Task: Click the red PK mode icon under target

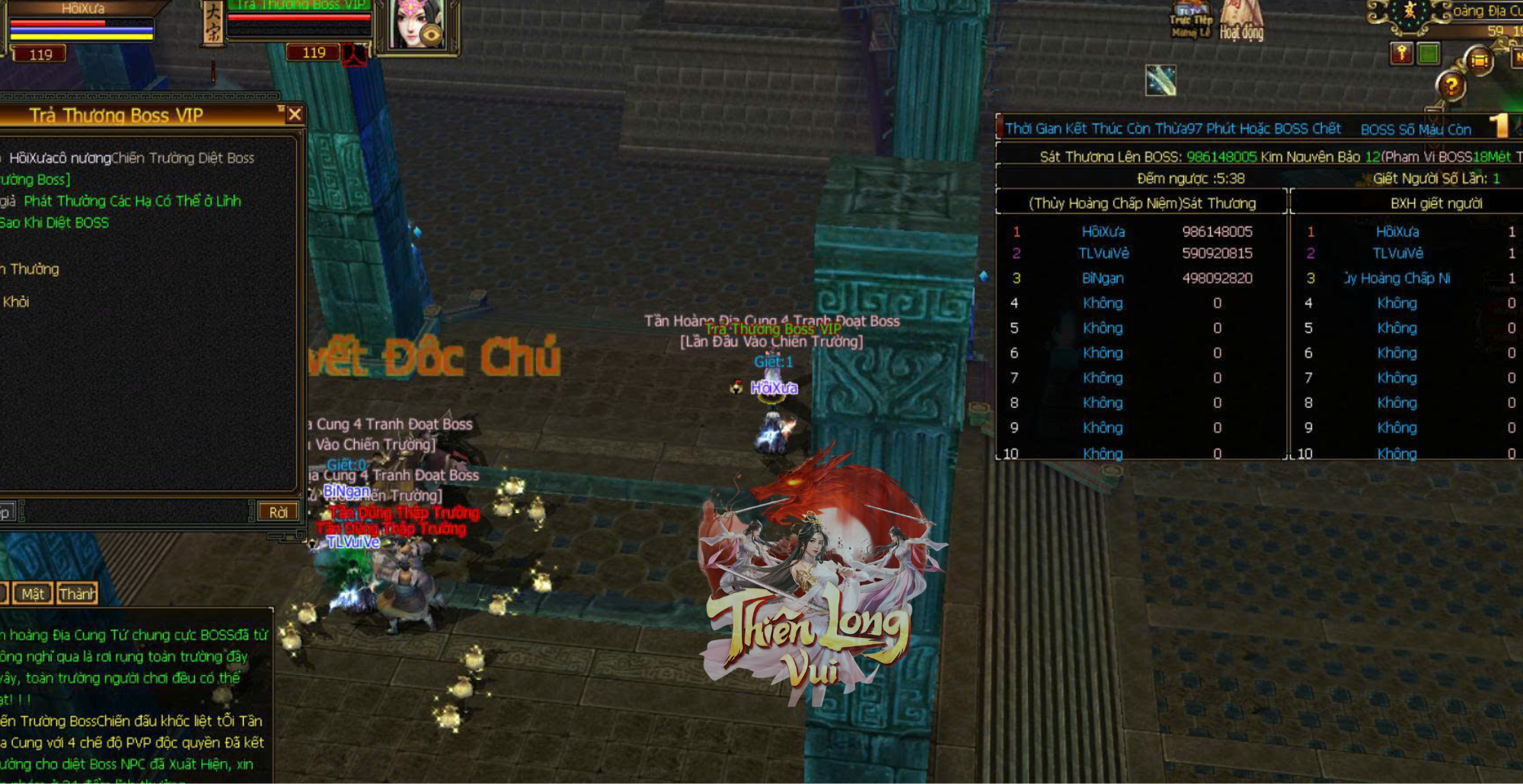Action: [354, 55]
